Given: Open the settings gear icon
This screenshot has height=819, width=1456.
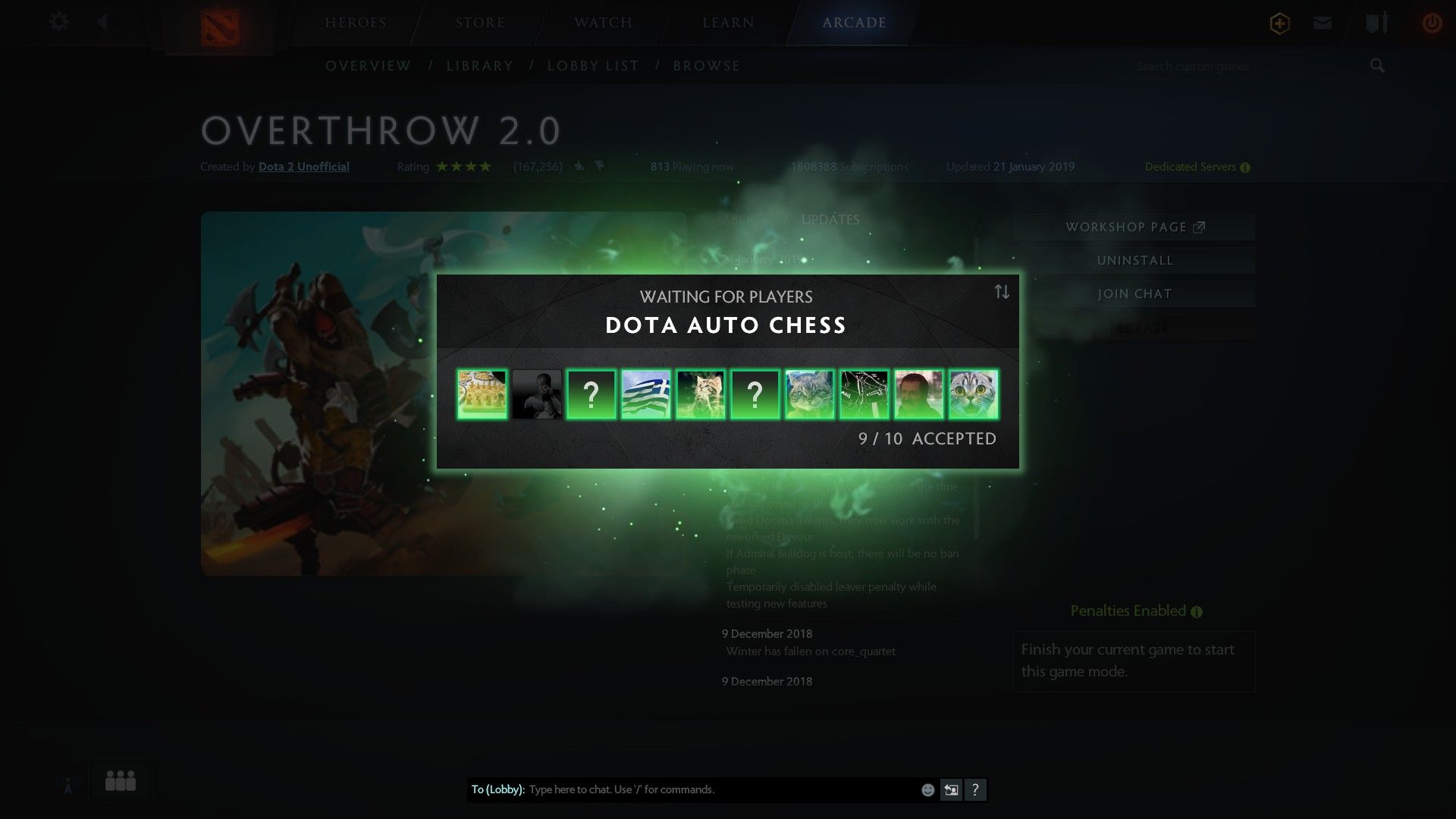Looking at the screenshot, I should pos(58,23).
